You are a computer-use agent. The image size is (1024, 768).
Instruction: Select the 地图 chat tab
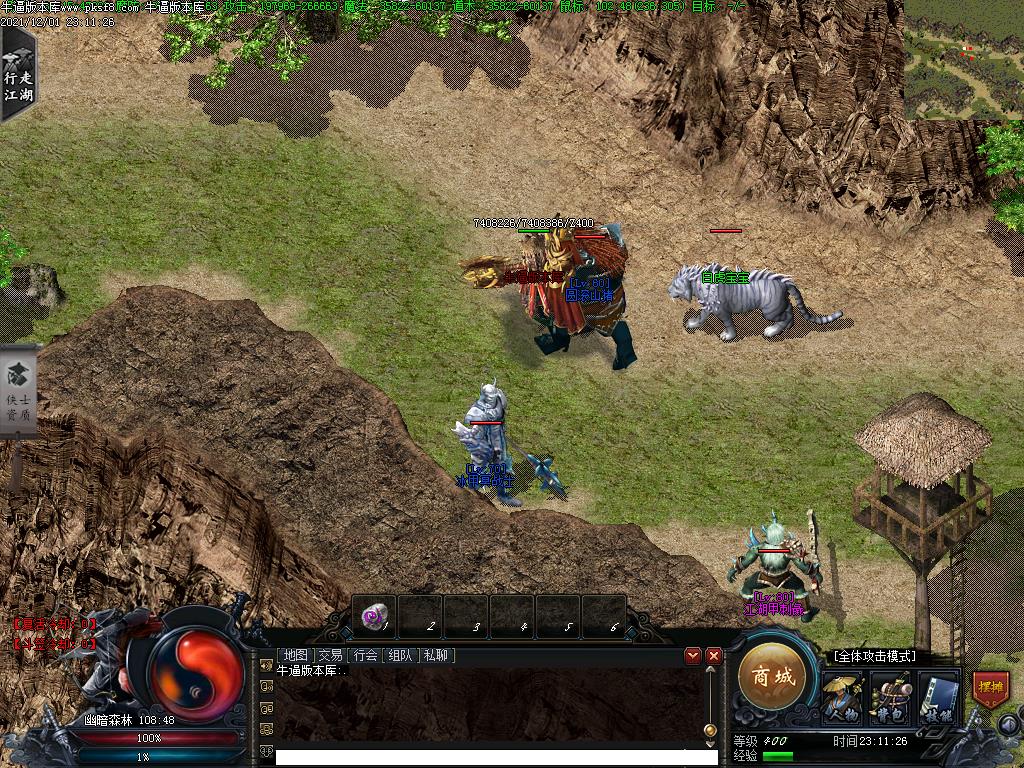coord(295,655)
